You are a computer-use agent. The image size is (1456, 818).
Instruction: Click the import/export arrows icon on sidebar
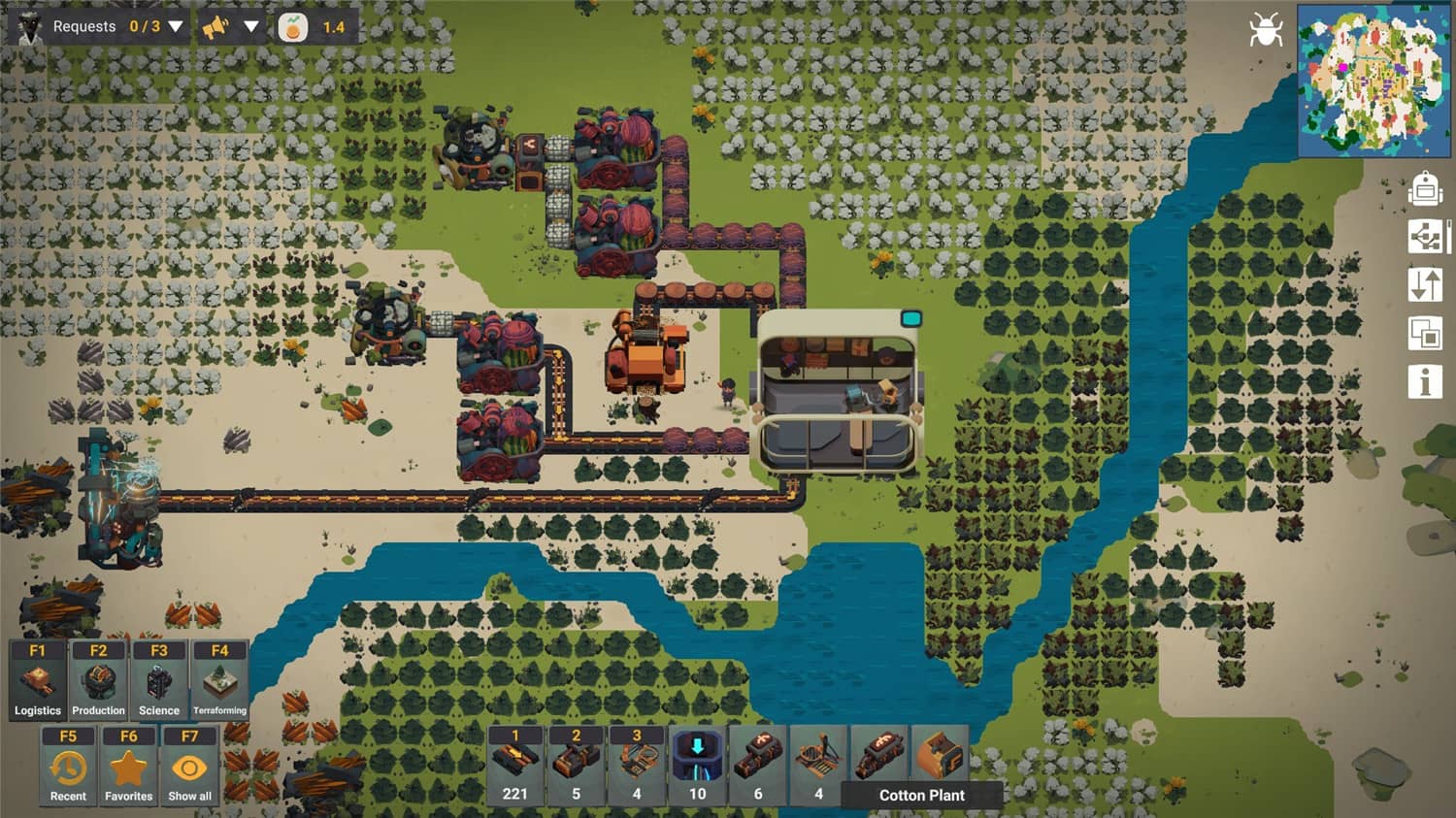(x=1424, y=285)
